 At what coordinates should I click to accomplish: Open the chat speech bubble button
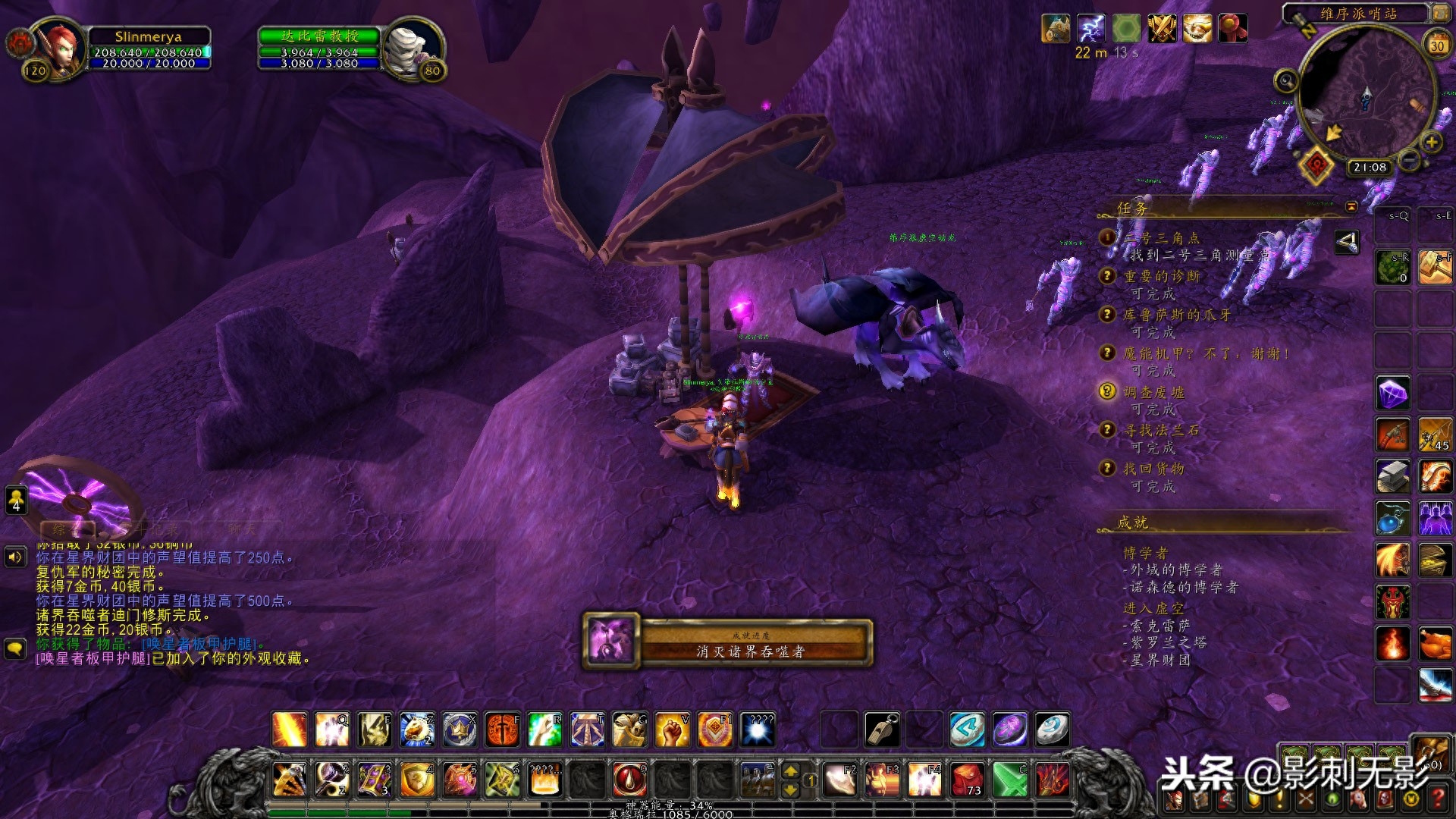(15, 649)
